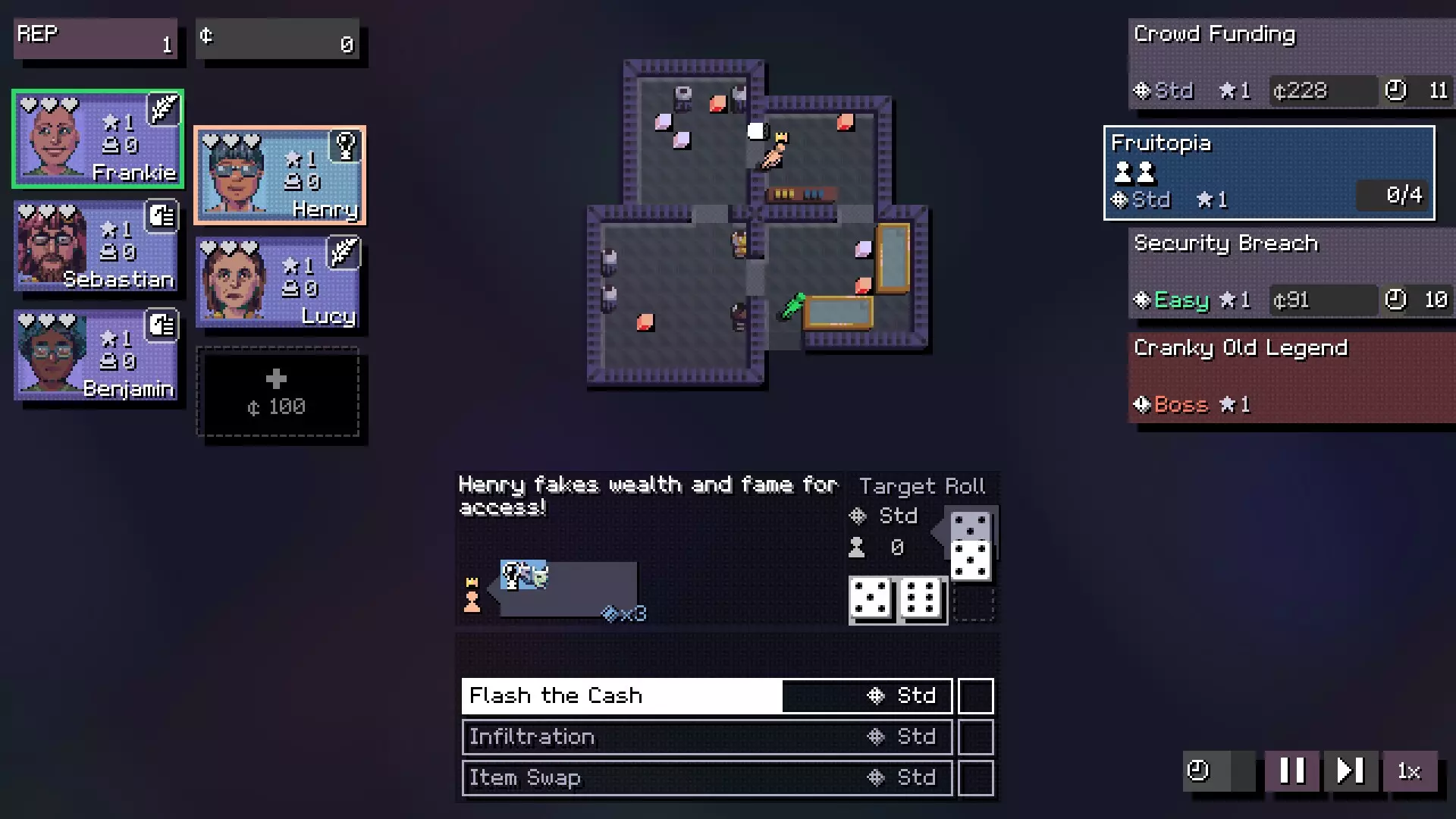The height and width of the screenshot is (819, 1456).
Task: Pick Lucy's character card
Action: 278,282
